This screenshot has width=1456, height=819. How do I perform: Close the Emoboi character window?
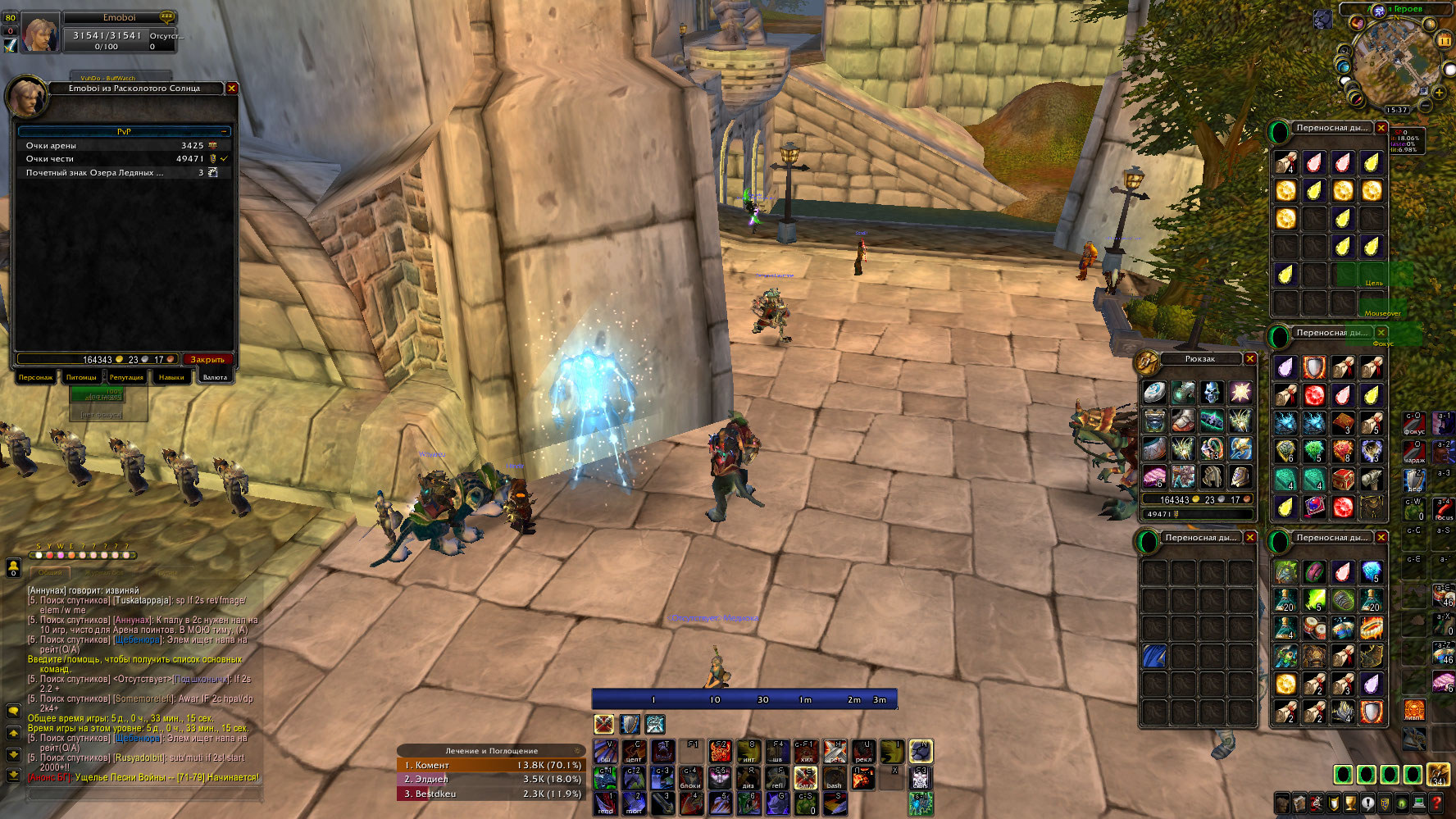[232, 89]
